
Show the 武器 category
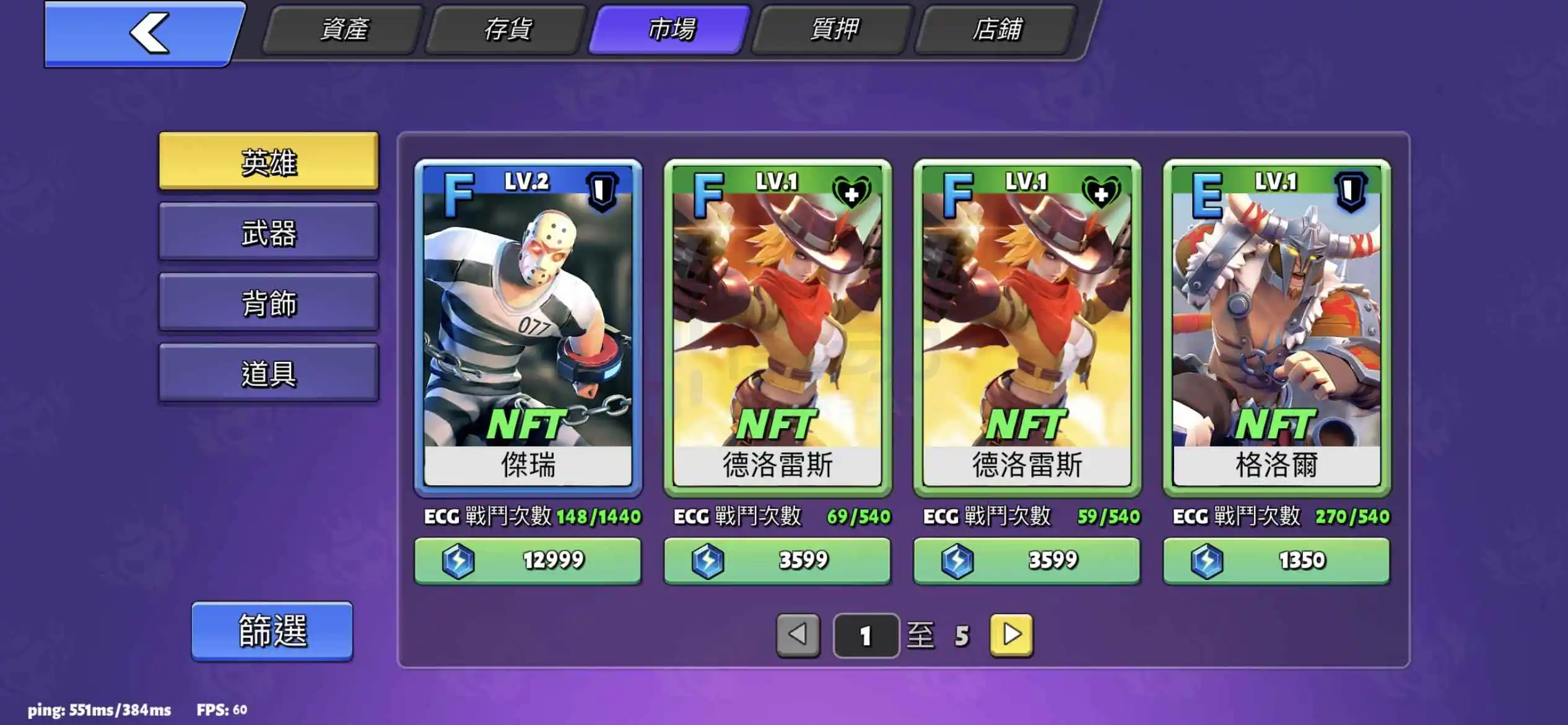tap(269, 232)
